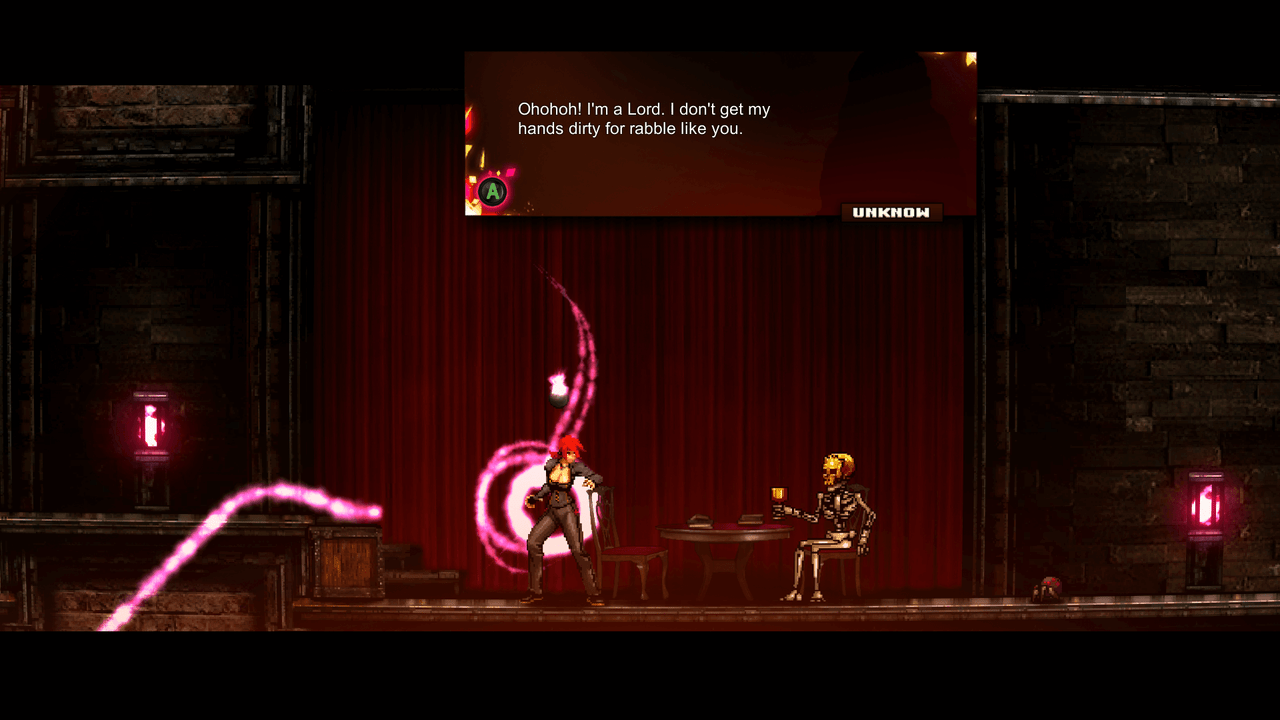This screenshot has width=1280, height=720.
Task: Advance the dialogue by clicking the text box
Action: (x=720, y=135)
